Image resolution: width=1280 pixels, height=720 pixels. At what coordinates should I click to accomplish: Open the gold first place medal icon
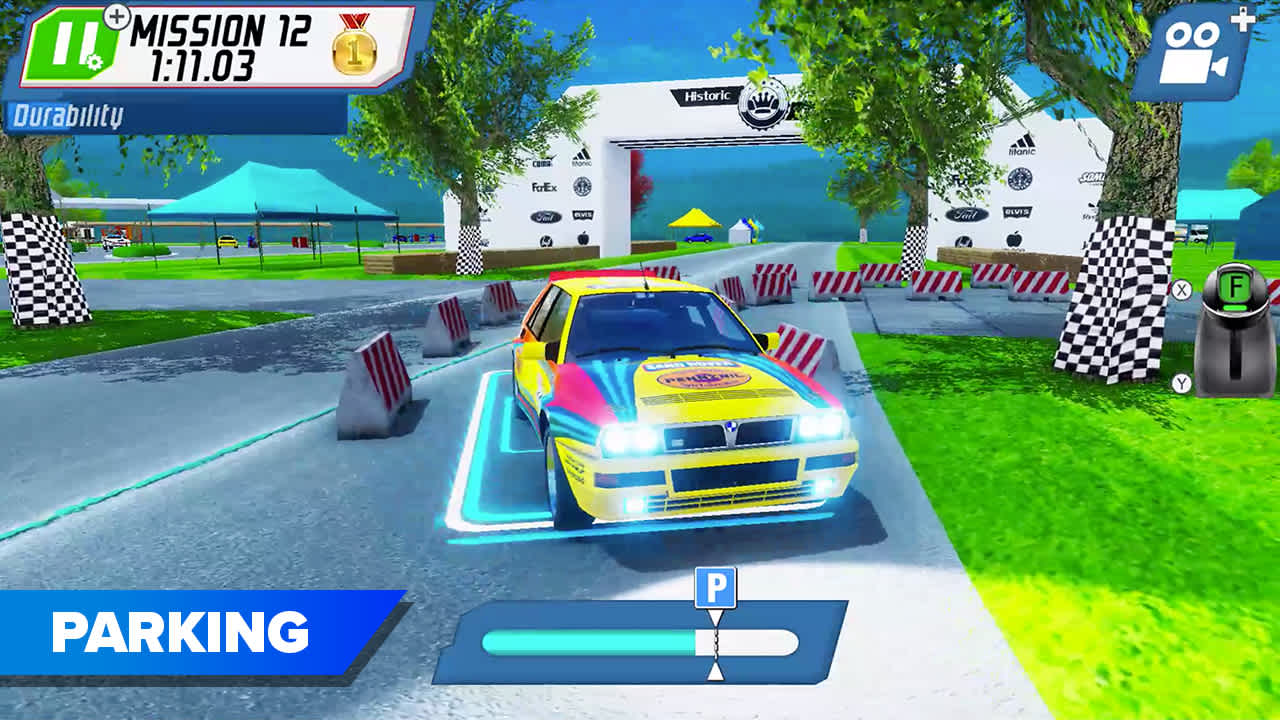tap(350, 52)
